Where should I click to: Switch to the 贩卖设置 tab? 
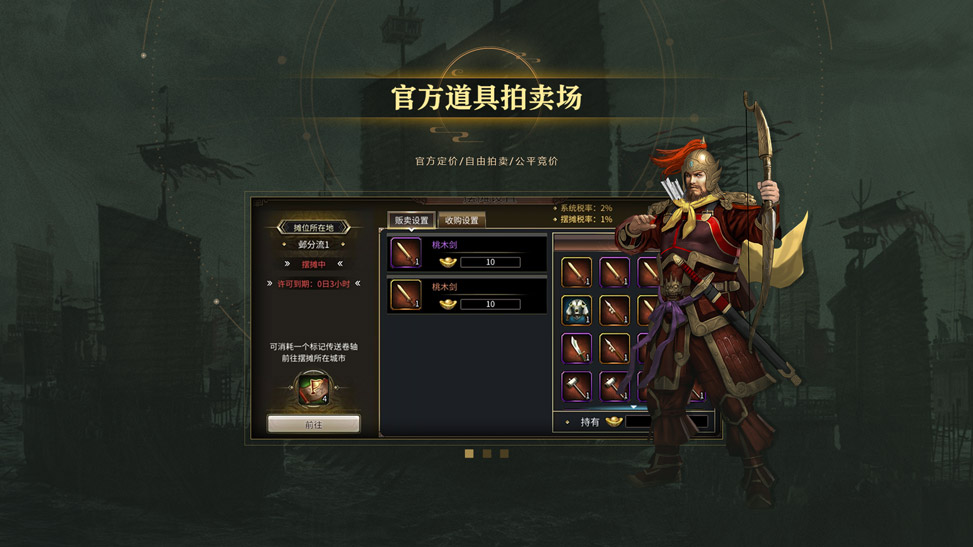[411, 220]
